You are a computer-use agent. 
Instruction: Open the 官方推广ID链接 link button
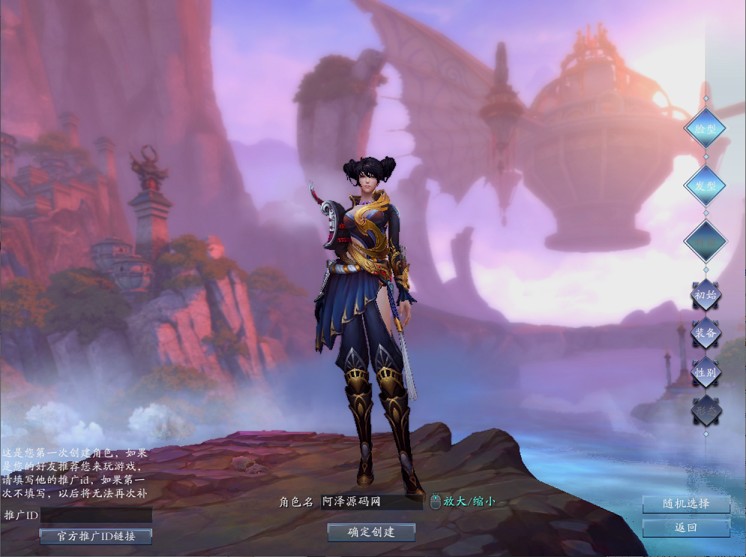(x=96, y=536)
